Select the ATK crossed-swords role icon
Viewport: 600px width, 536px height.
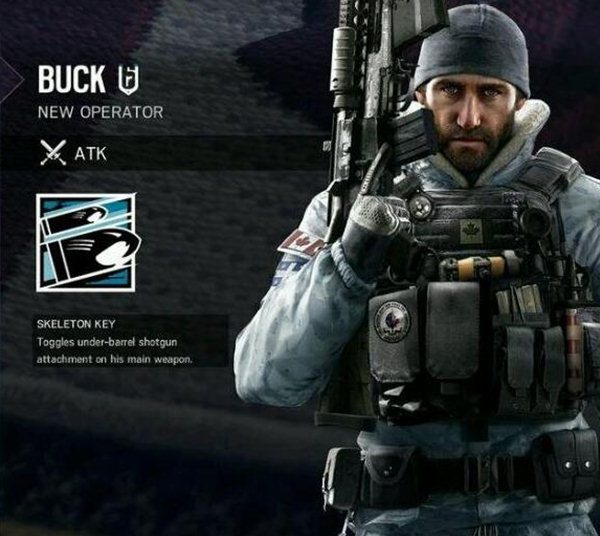pyautogui.click(x=50, y=154)
